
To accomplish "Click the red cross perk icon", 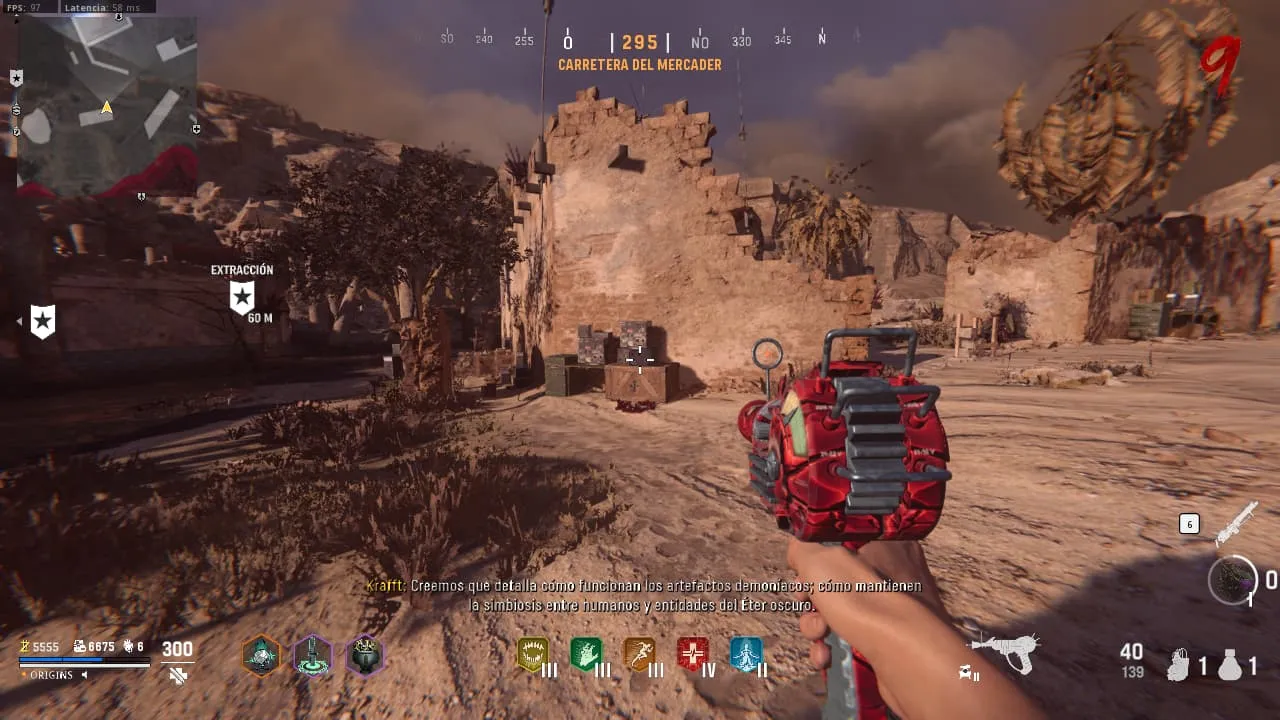I will 692,655.
